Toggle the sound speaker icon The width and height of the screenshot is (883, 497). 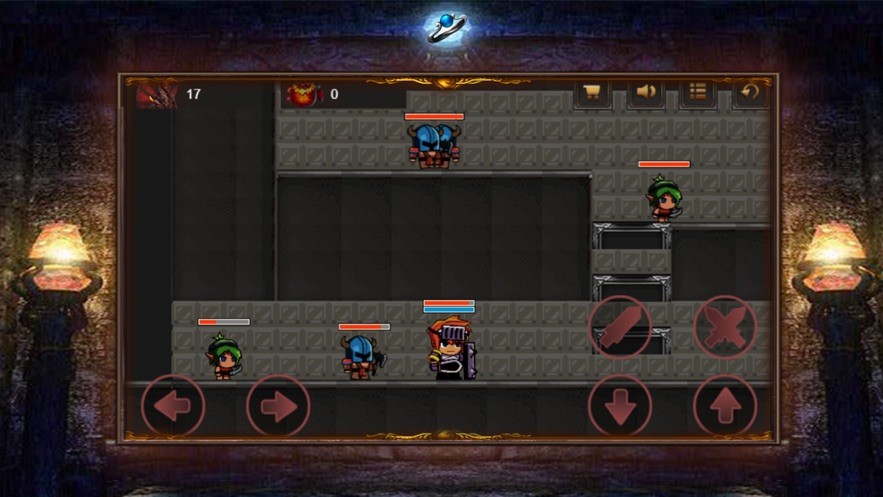tap(646, 93)
